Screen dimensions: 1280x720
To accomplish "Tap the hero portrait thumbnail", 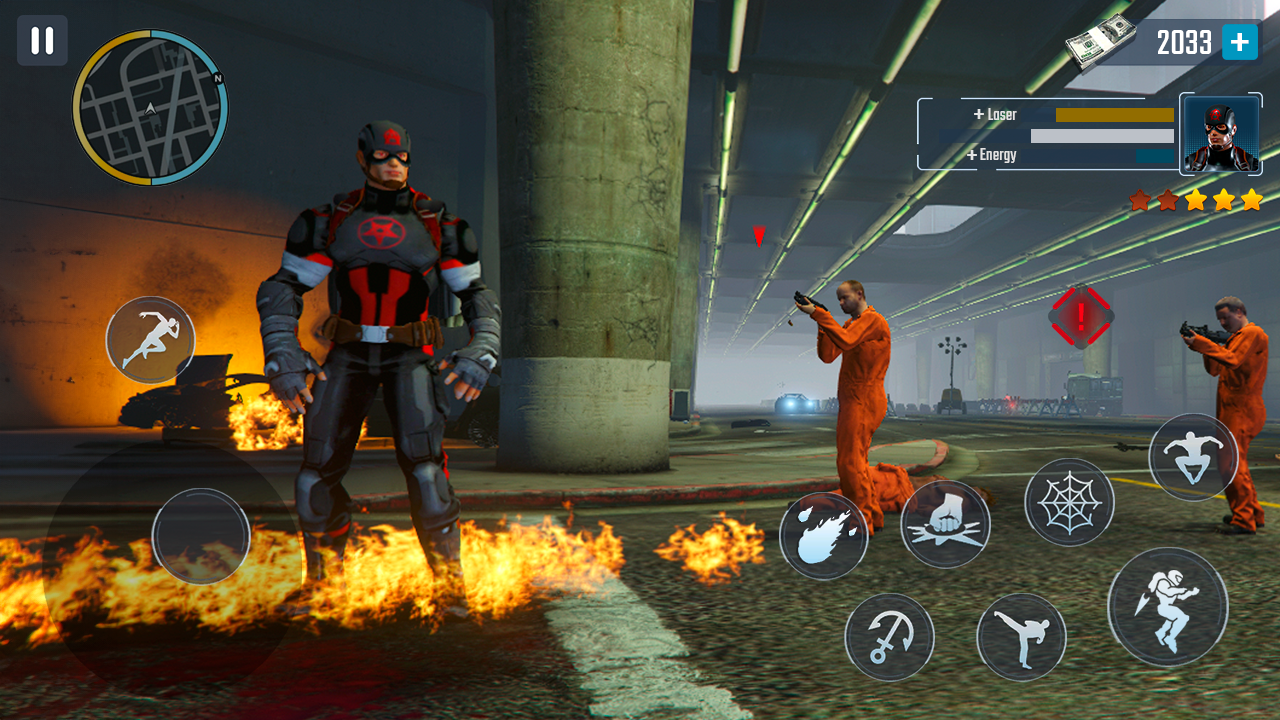I will pos(1221,135).
